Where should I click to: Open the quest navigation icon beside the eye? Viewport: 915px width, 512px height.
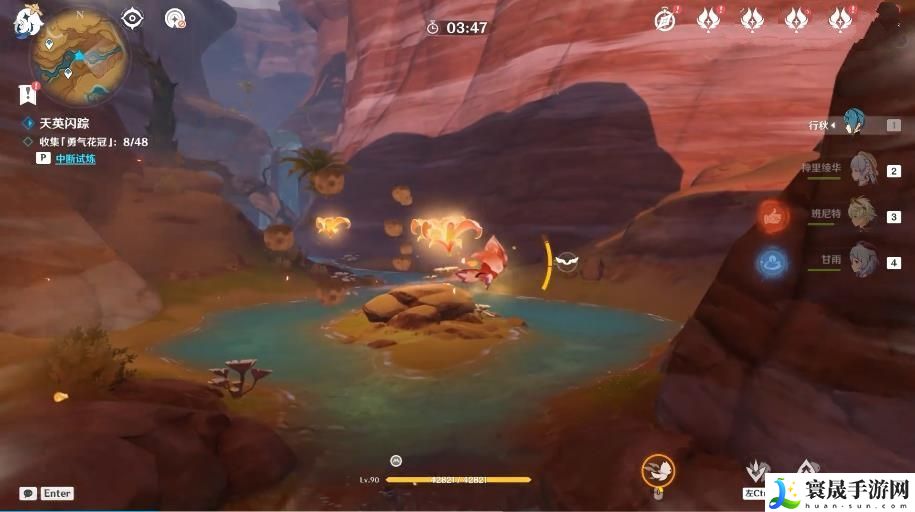click(175, 18)
